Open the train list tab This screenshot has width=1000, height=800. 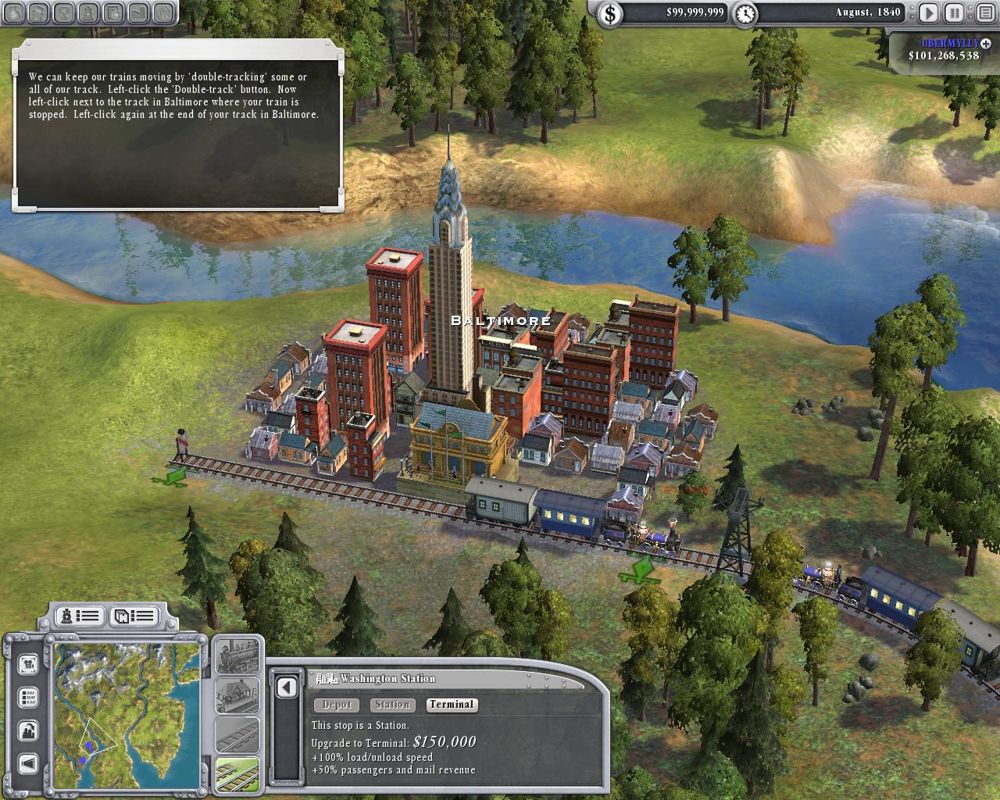(x=80, y=615)
